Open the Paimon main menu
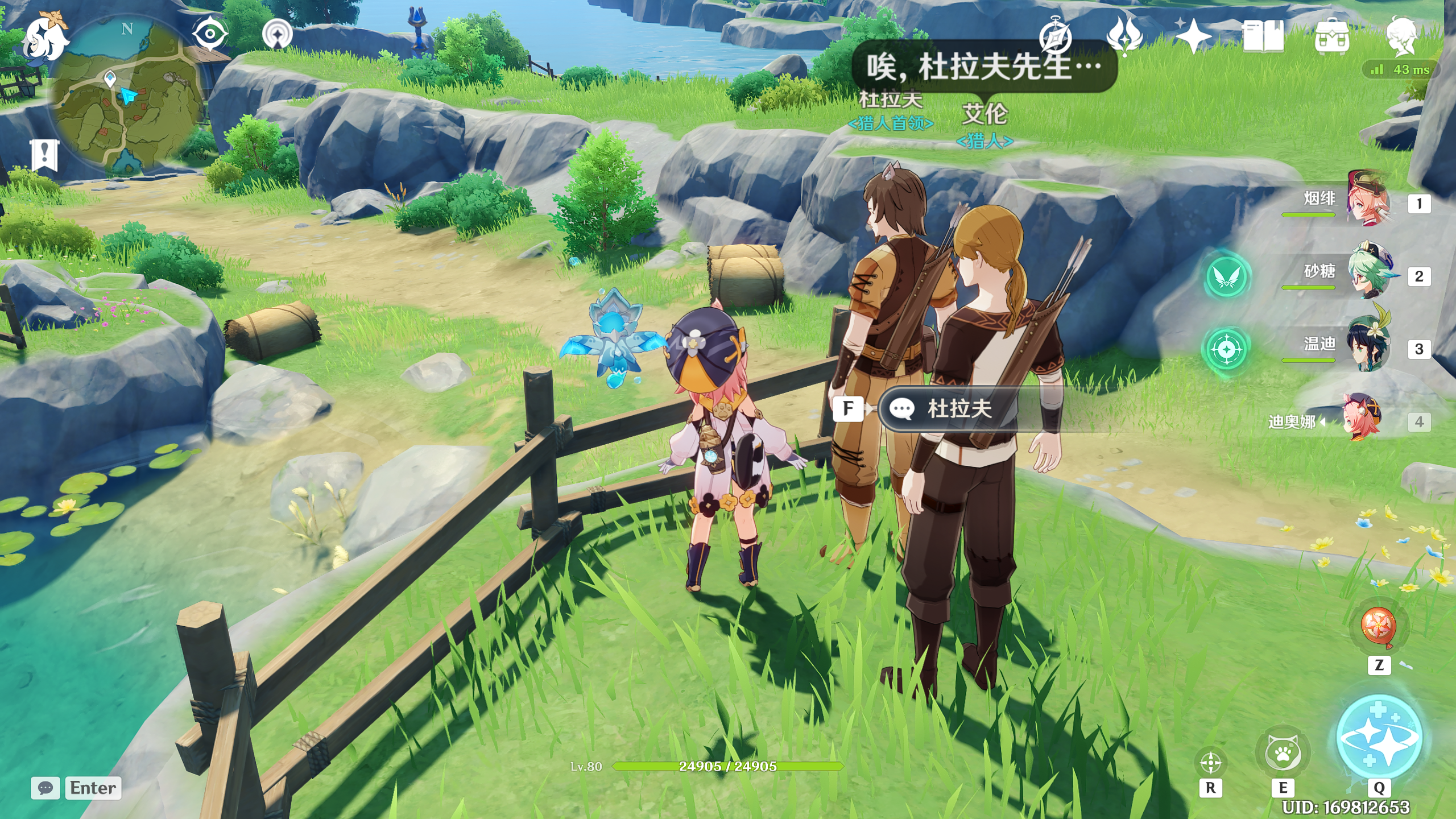 (44, 38)
